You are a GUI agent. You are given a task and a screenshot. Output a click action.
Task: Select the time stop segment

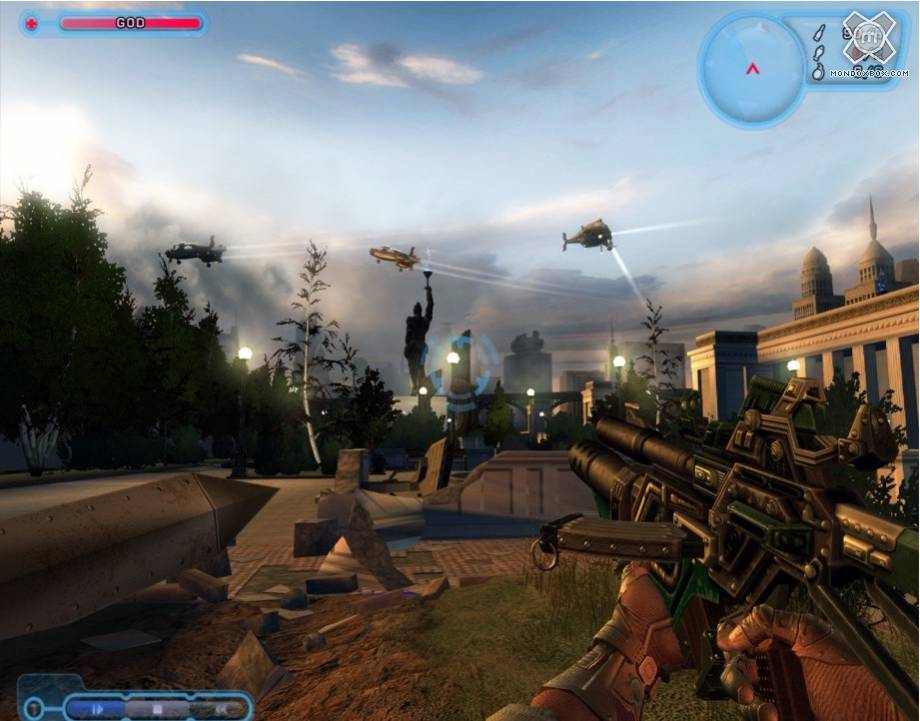pyautogui.click(x=156, y=708)
